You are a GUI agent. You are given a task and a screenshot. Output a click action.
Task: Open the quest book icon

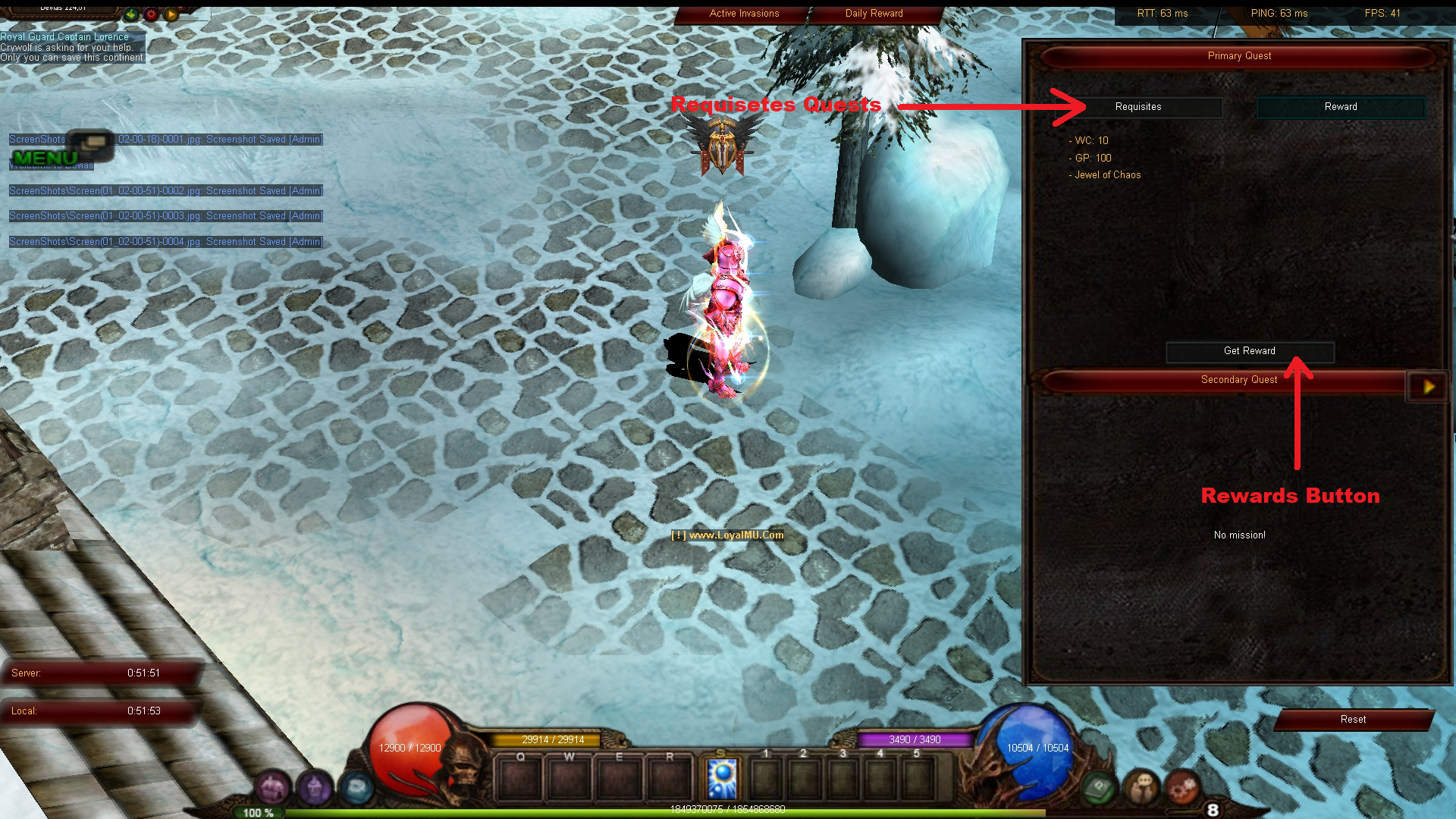(x=1097, y=789)
